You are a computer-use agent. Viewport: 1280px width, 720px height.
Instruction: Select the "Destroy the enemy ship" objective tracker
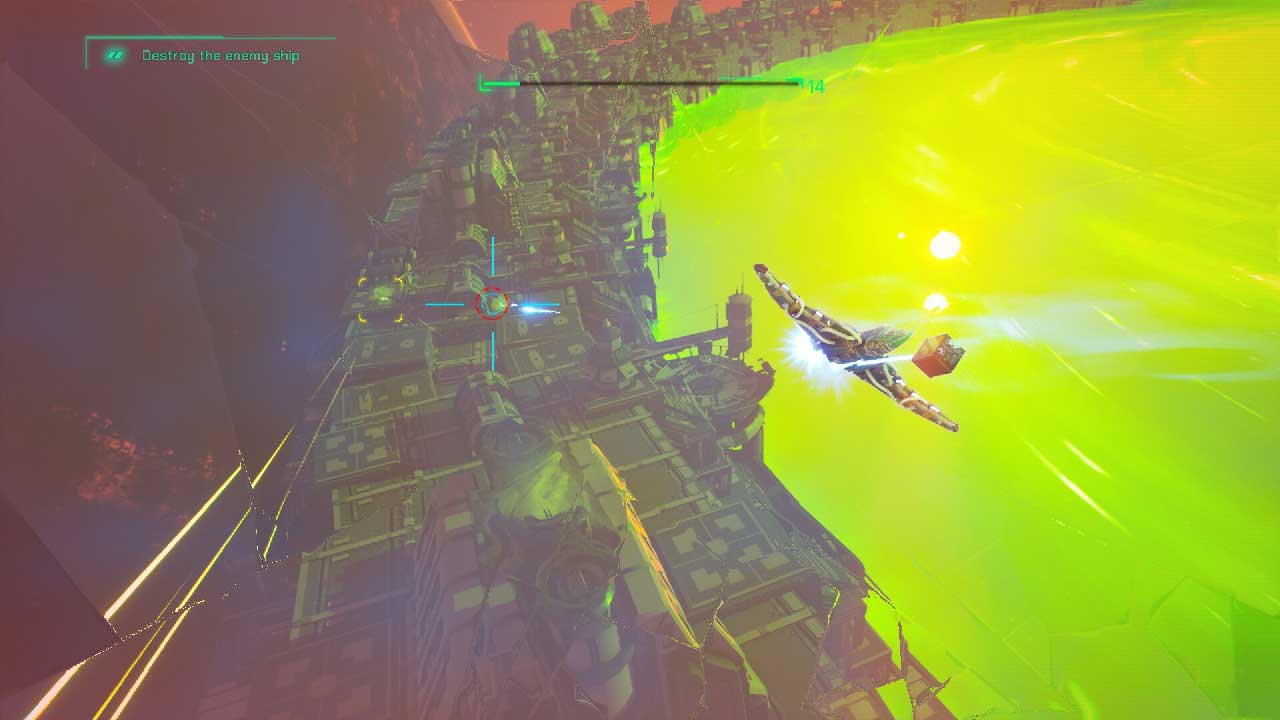click(x=220, y=56)
